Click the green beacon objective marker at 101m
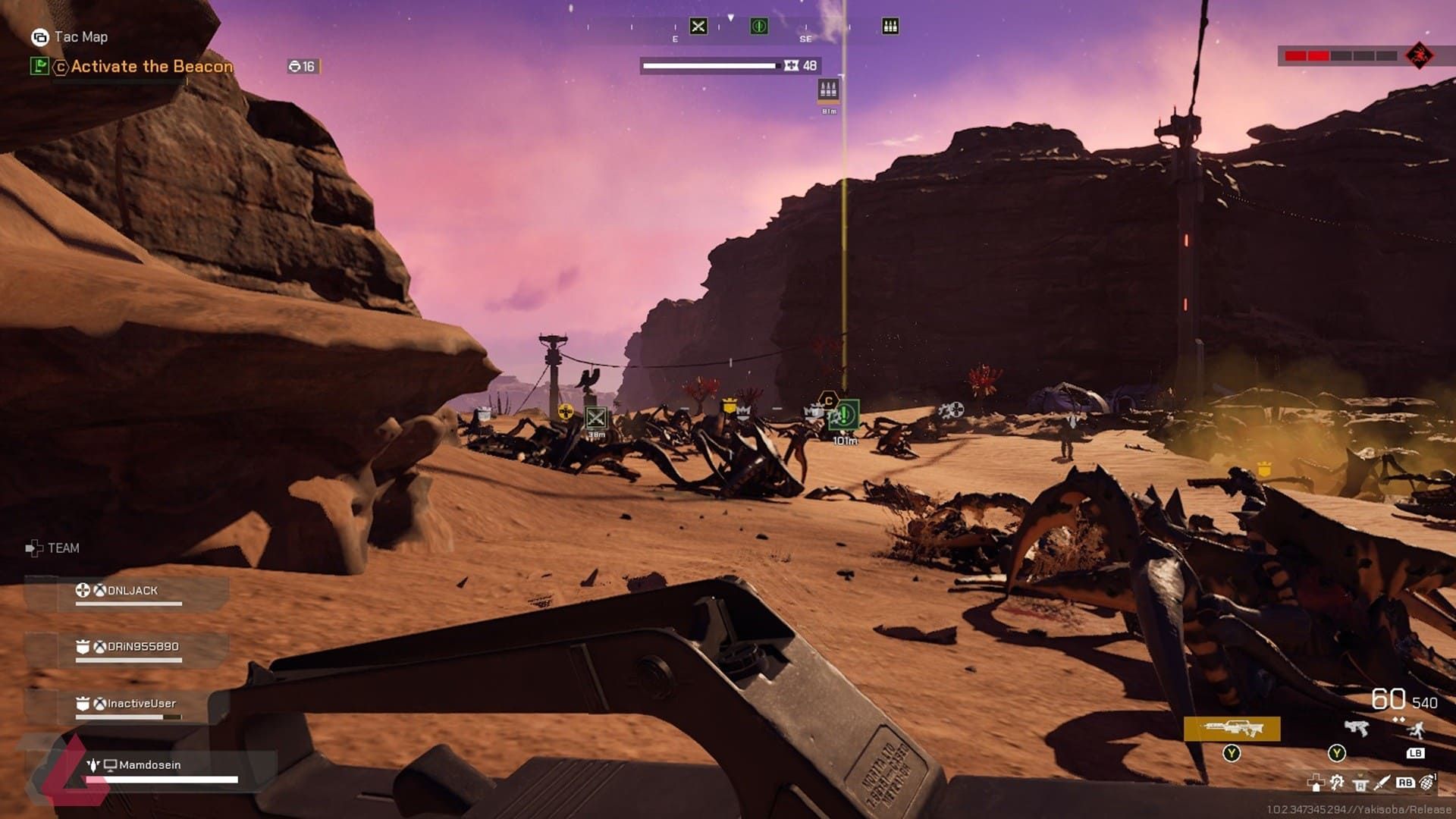This screenshot has height=819, width=1456. 843,416
